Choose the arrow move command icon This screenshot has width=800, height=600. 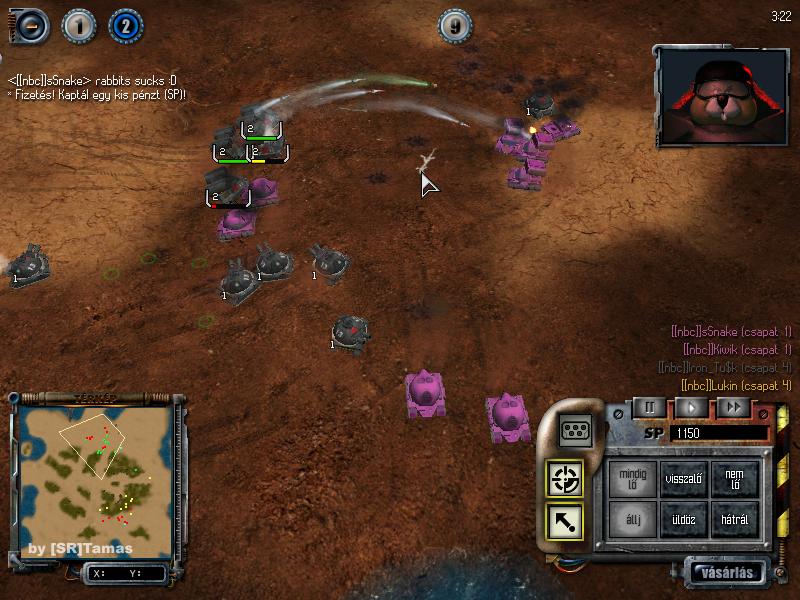(564, 522)
